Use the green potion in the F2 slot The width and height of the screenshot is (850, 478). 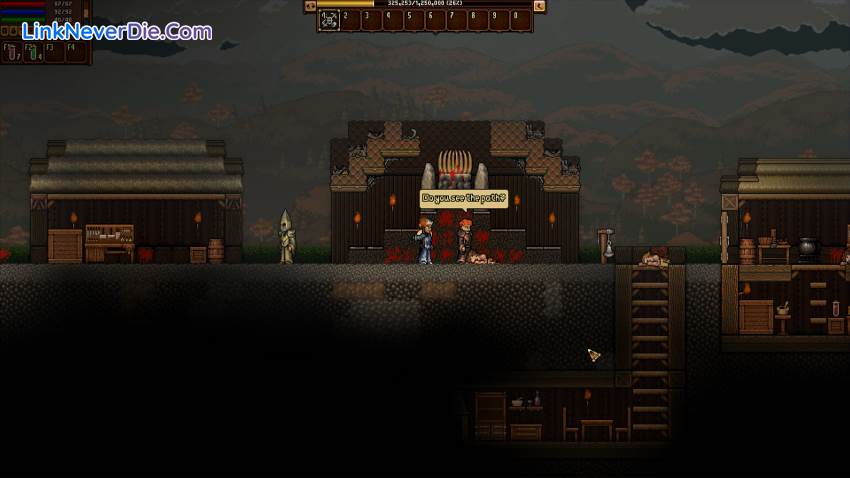(x=34, y=52)
